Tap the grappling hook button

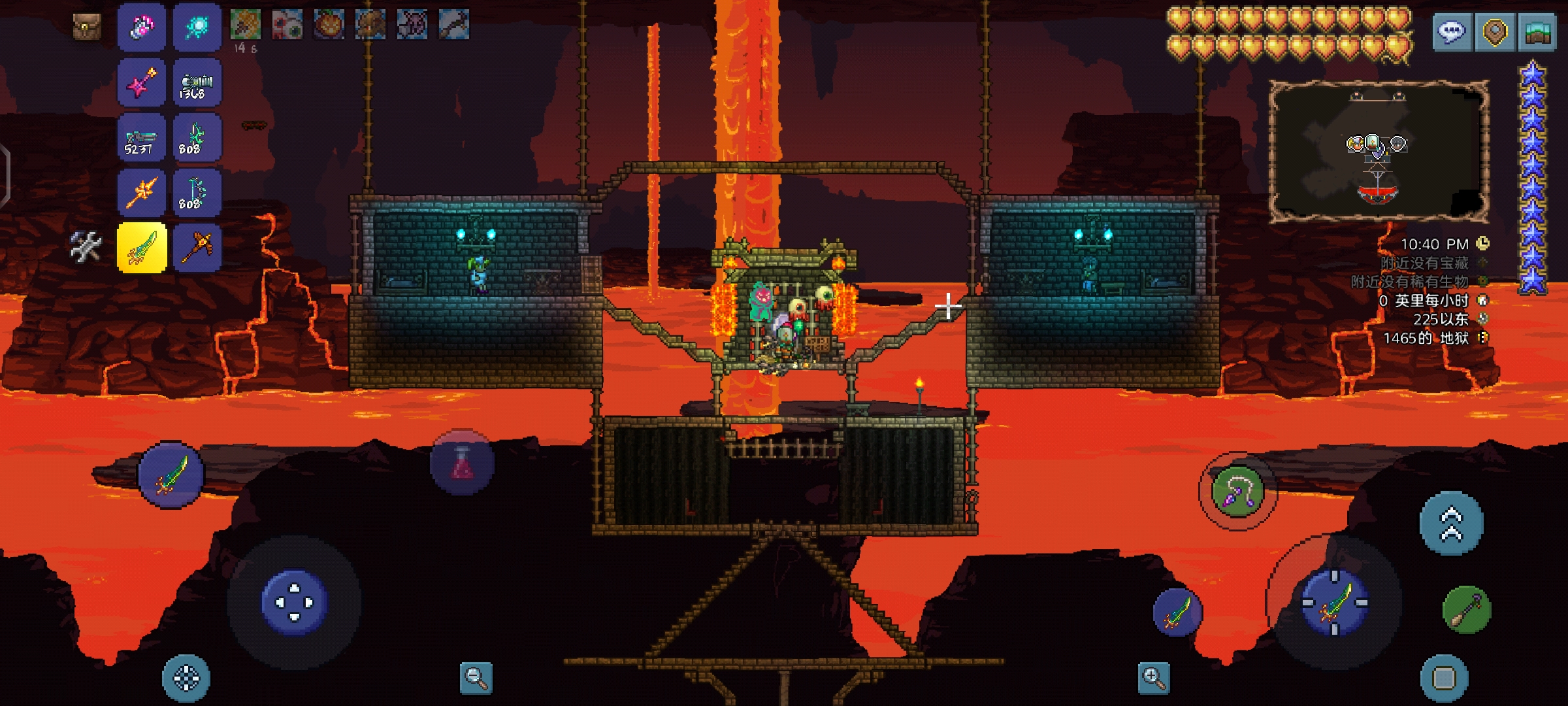point(1237,492)
